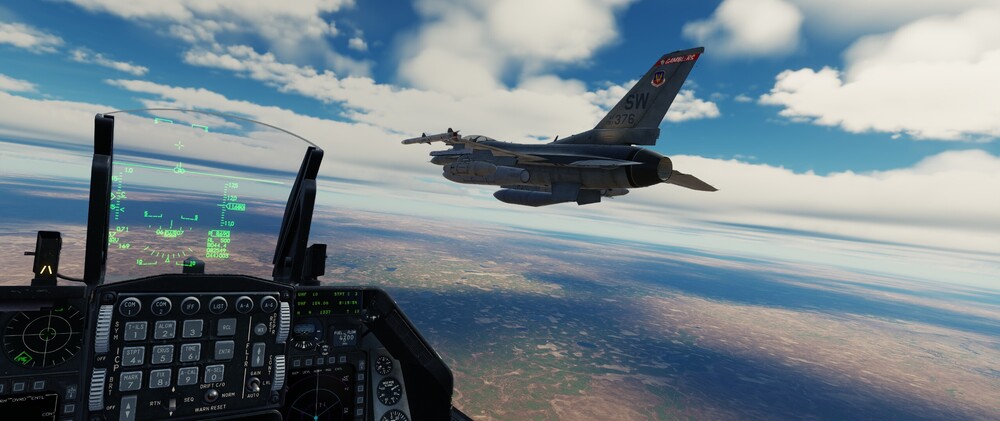Tap the M-SEL 0 keypad key
Viewport: 1000px width, 421px height.
[215, 374]
